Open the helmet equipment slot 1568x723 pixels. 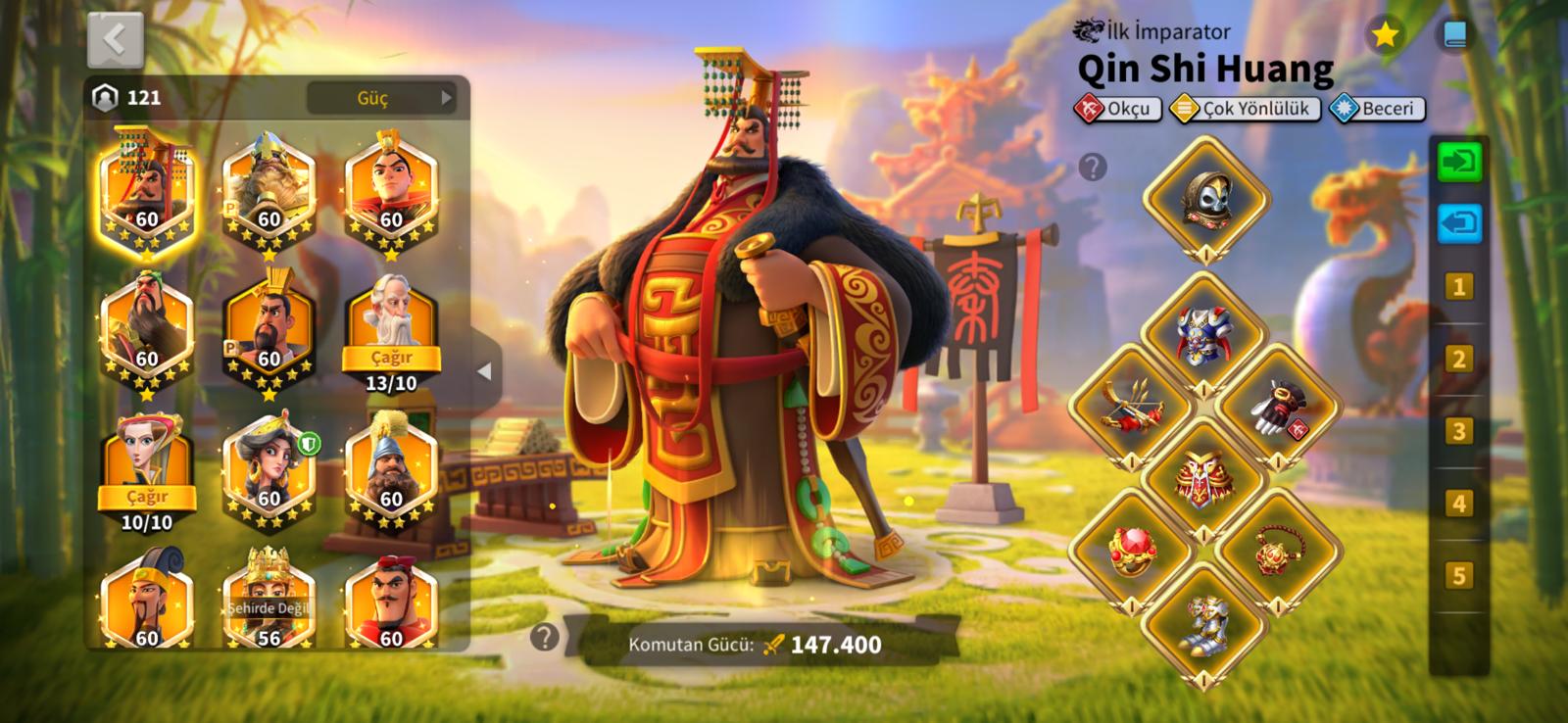[x=1205, y=199]
